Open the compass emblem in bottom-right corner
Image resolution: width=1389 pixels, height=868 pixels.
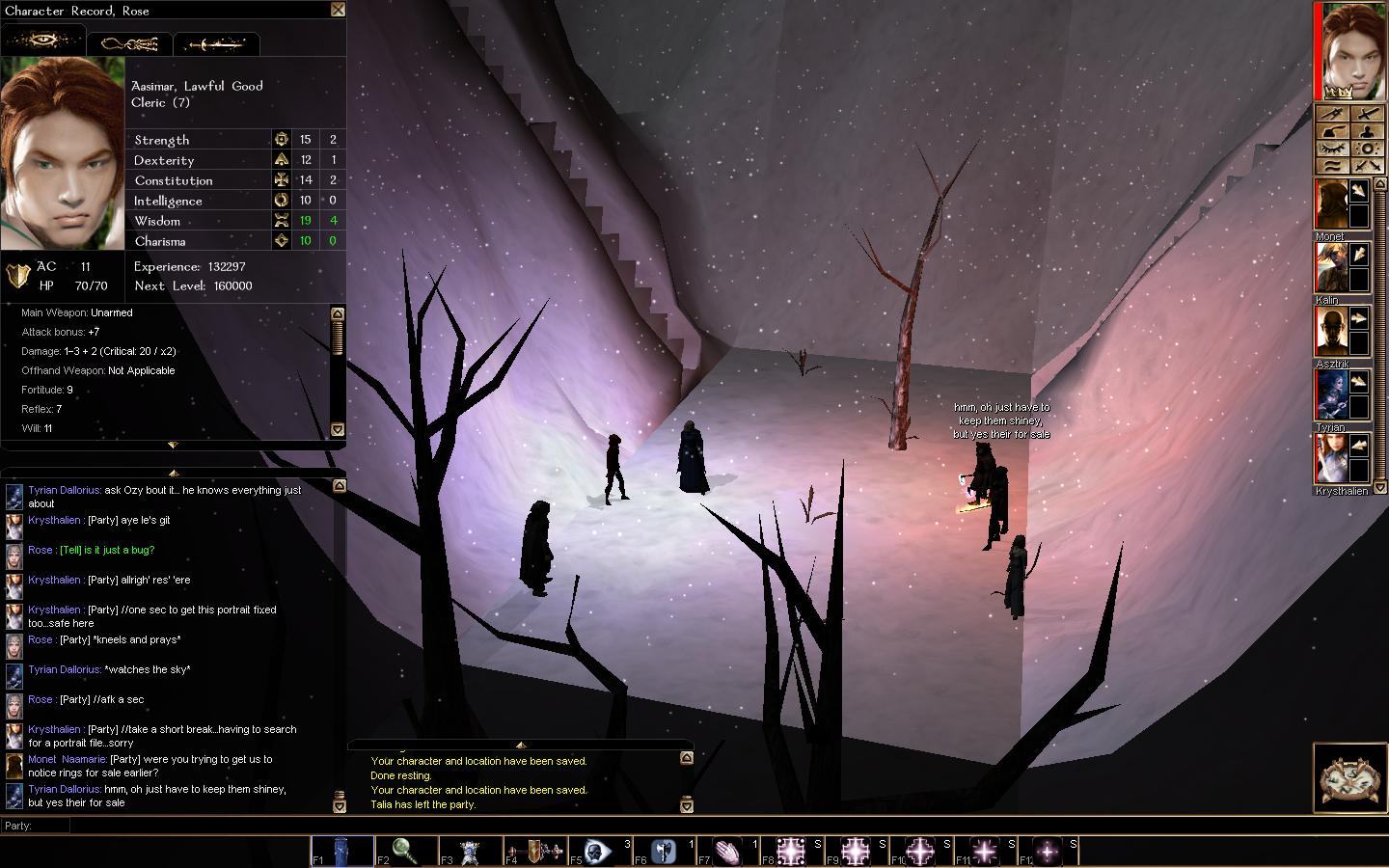pos(1349,777)
